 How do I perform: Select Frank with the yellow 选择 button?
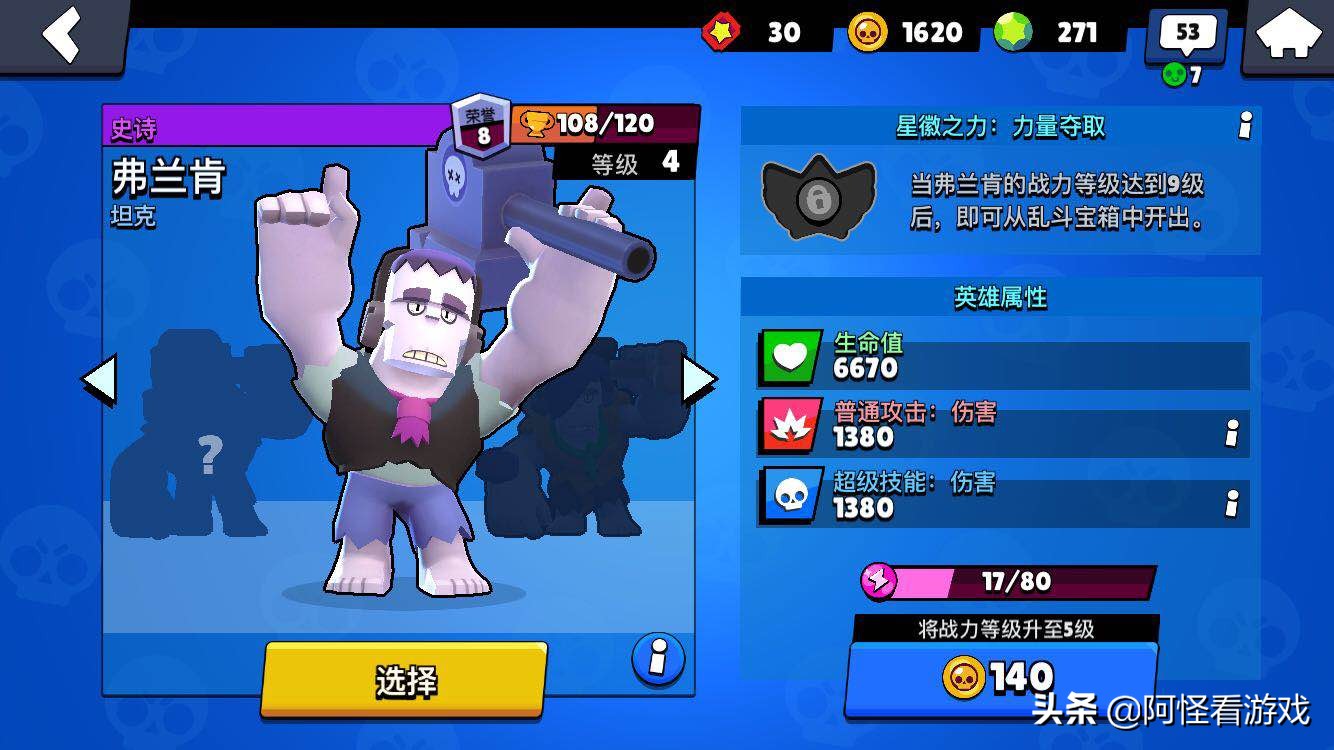405,680
